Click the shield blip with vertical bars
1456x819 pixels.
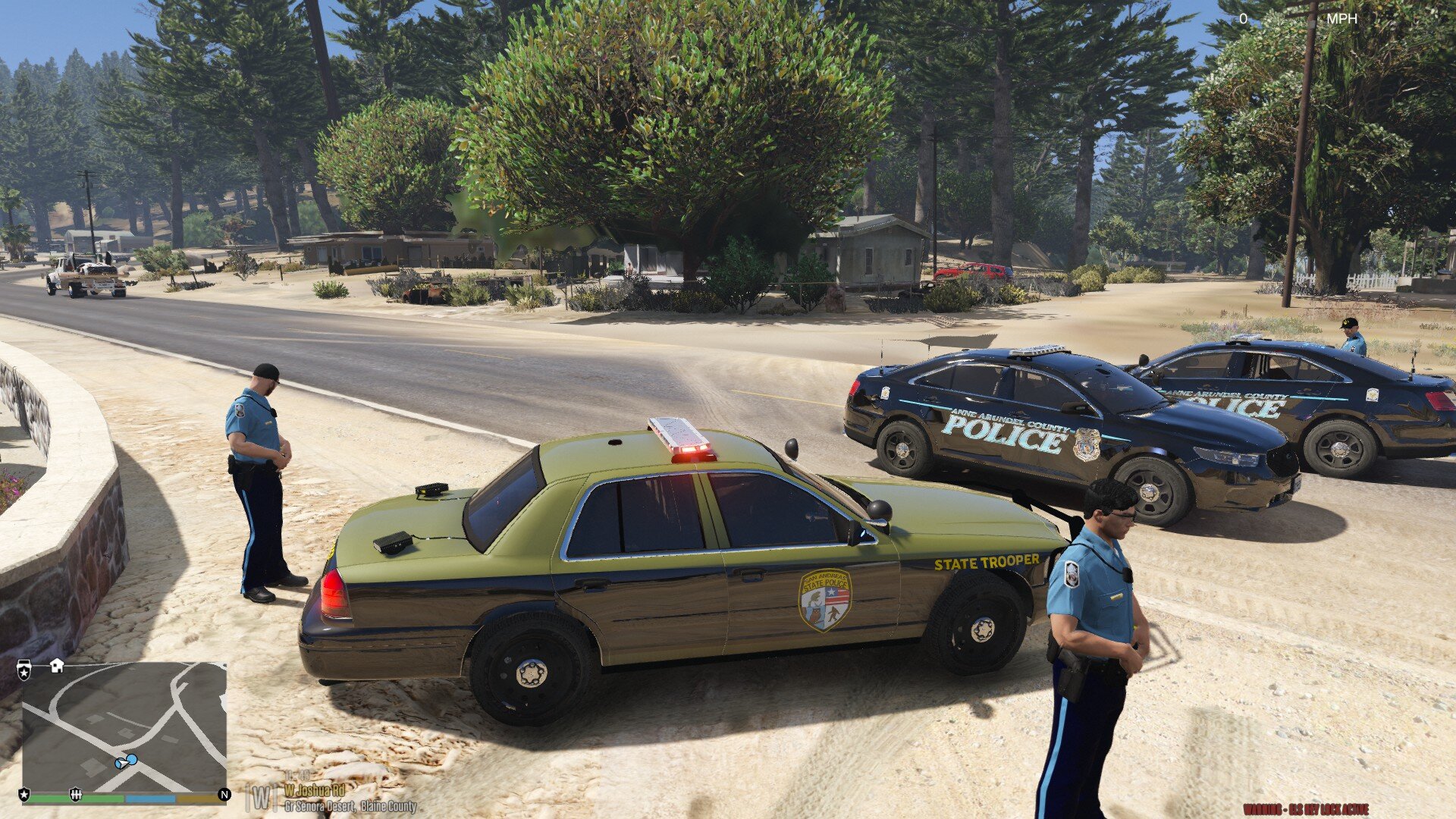(x=75, y=794)
